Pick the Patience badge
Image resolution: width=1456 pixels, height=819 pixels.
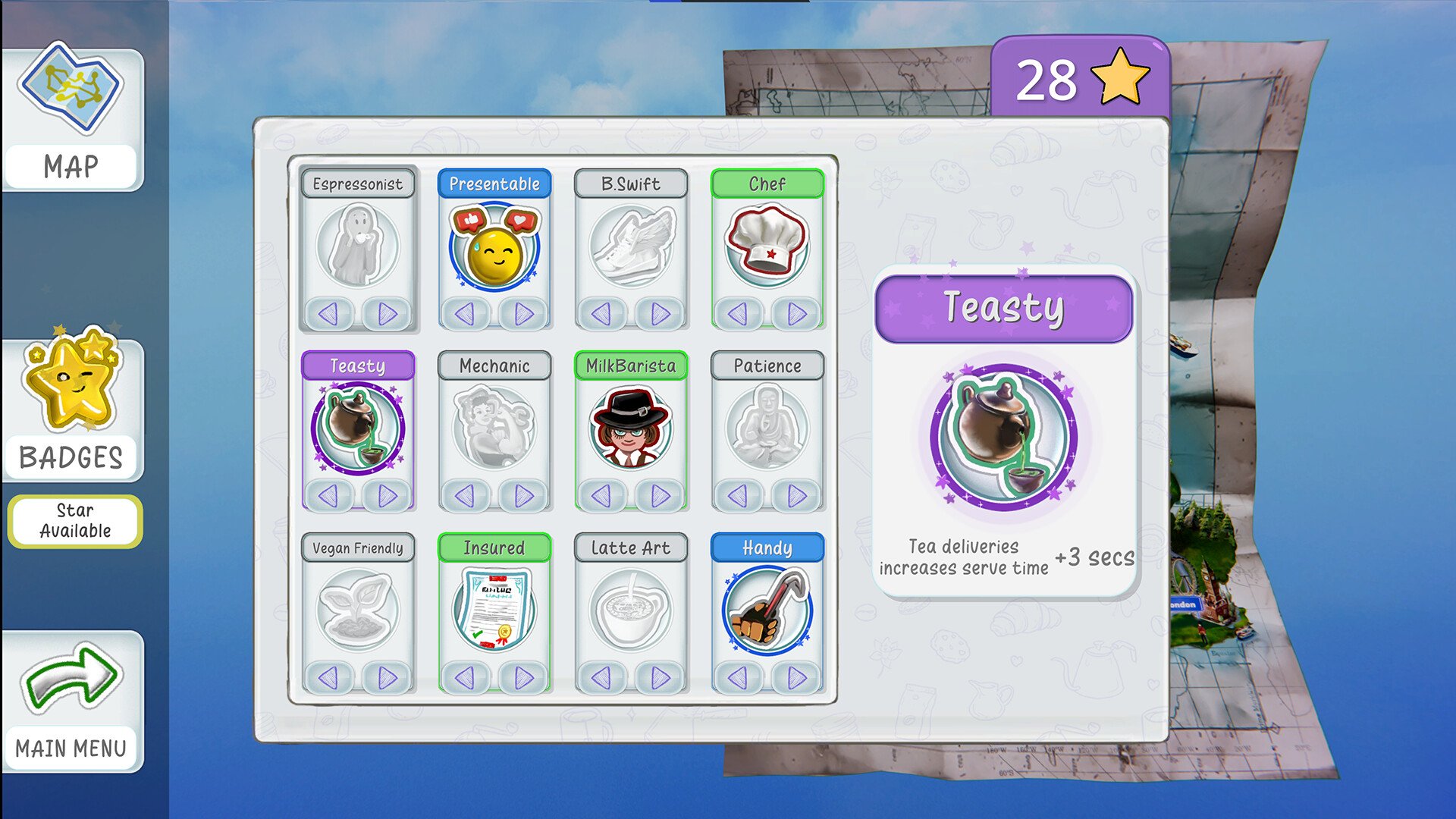767,427
